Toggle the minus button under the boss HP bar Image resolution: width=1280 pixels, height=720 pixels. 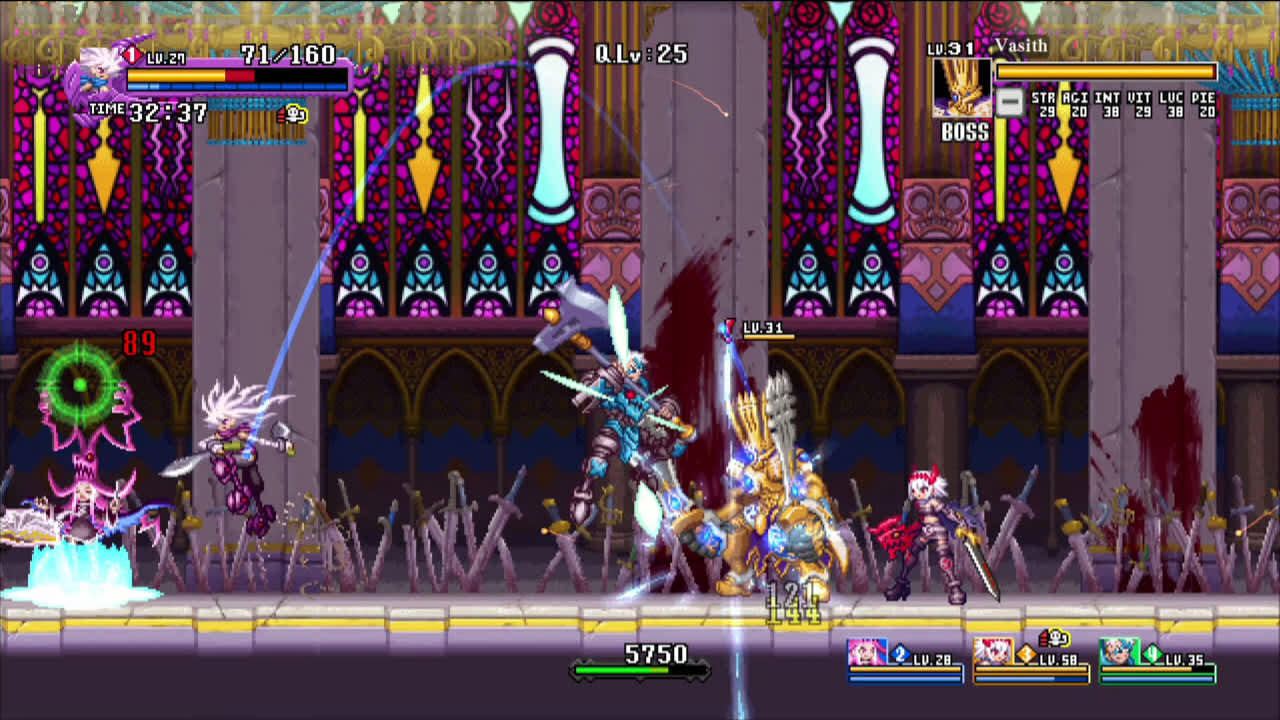coord(1011,100)
